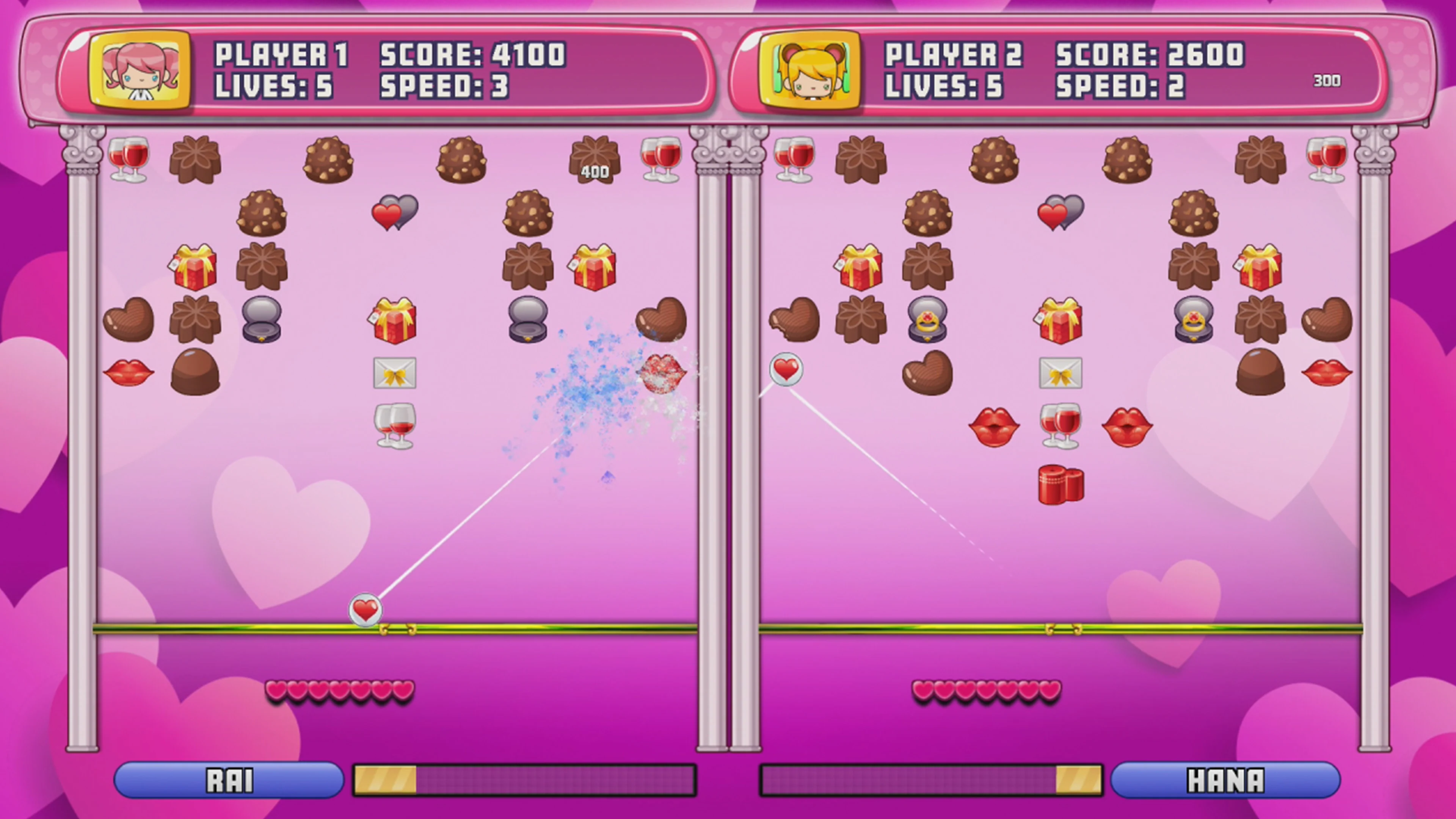The width and height of the screenshot is (1456, 819).
Task: Click the RAI name banner at bottom left
Action: (229, 780)
